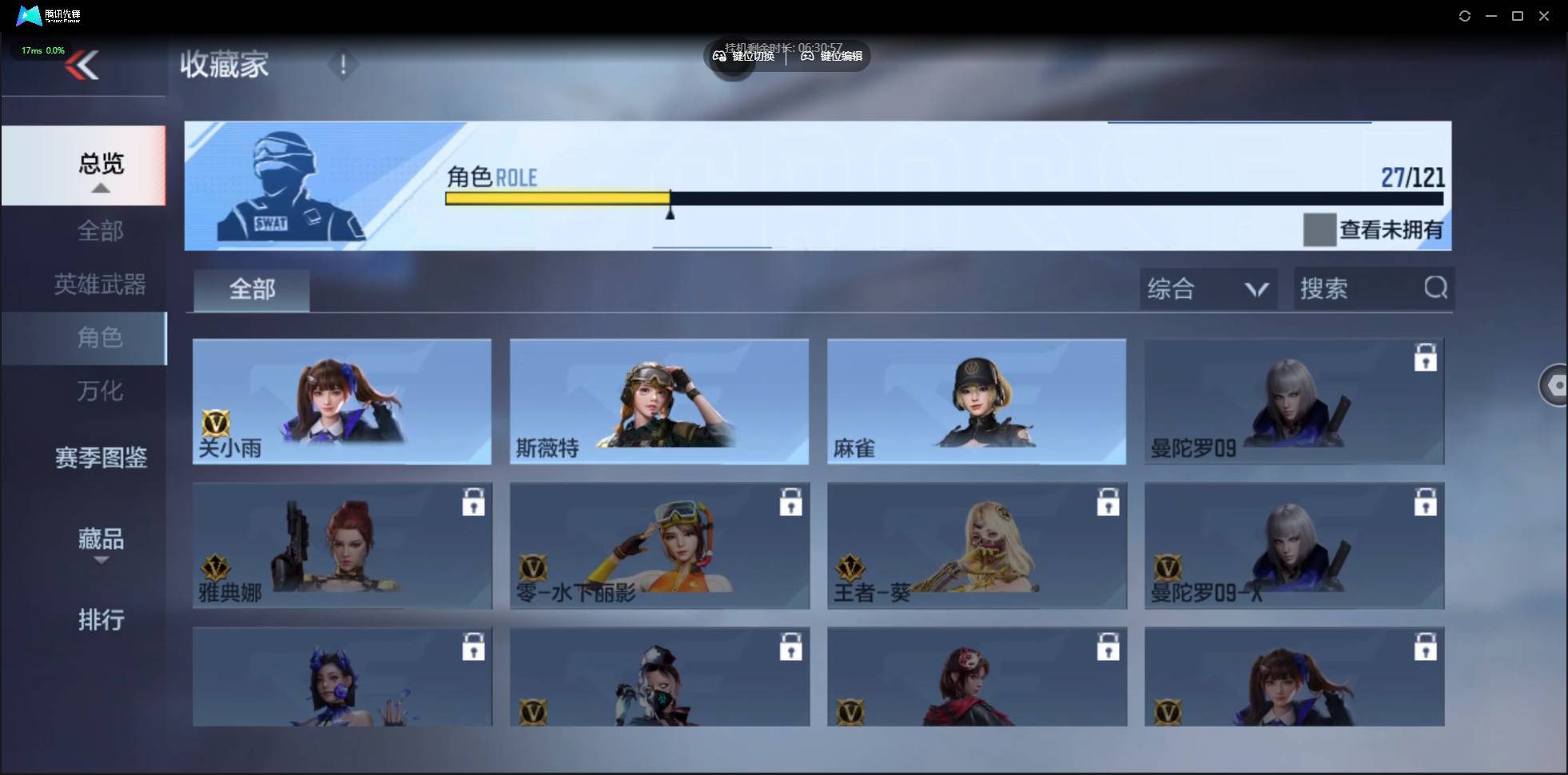The image size is (1568, 775).
Task: Click the lock toggle on 雅典娜 card
Action: (473, 502)
